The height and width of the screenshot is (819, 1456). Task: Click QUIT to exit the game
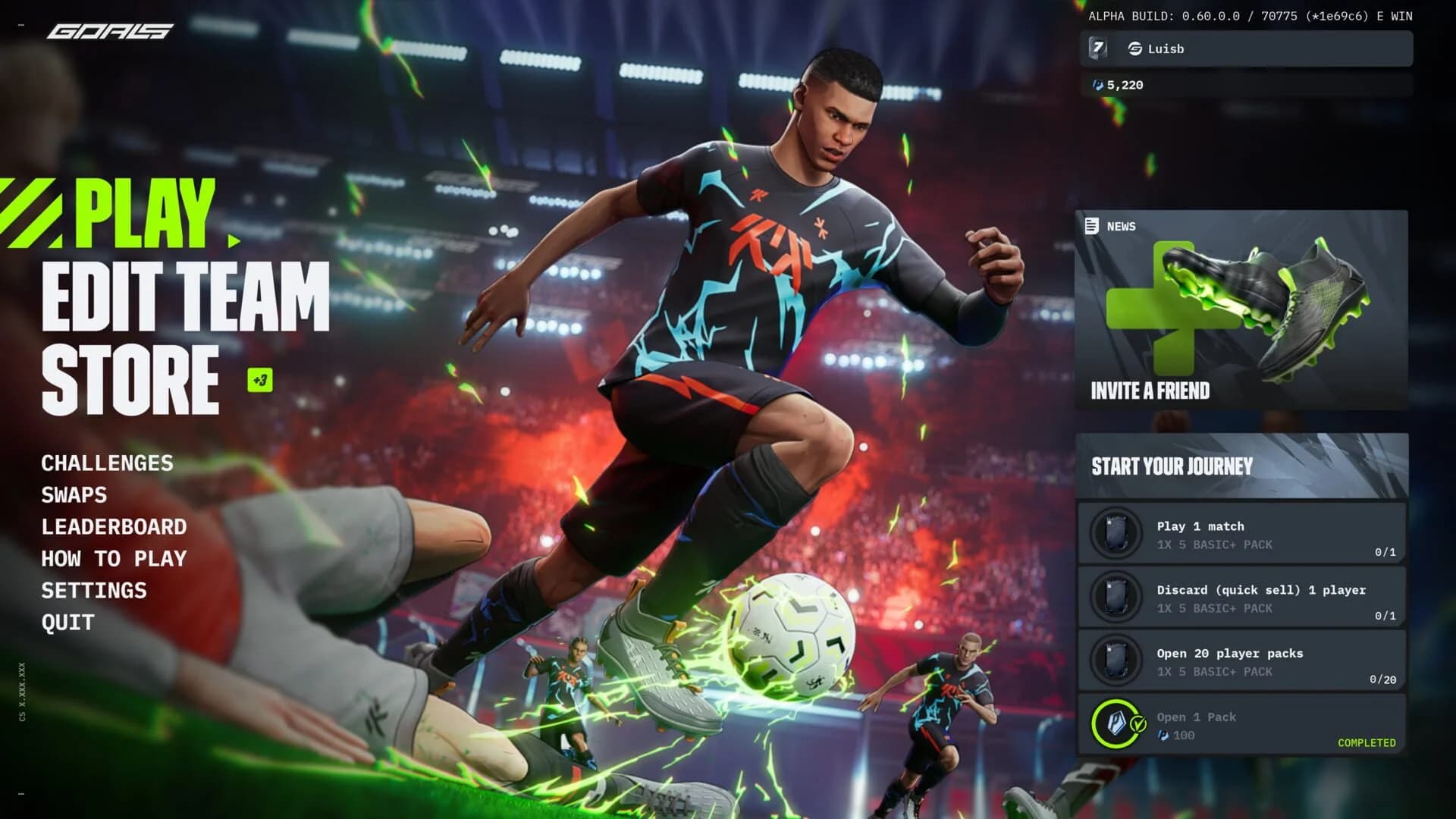click(67, 623)
